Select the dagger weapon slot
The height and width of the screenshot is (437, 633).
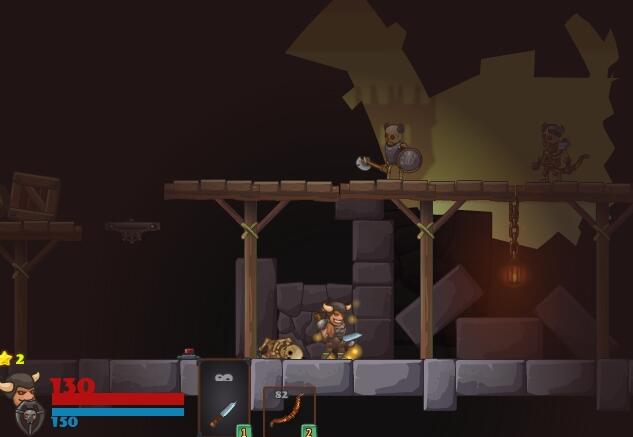click(x=225, y=400)
